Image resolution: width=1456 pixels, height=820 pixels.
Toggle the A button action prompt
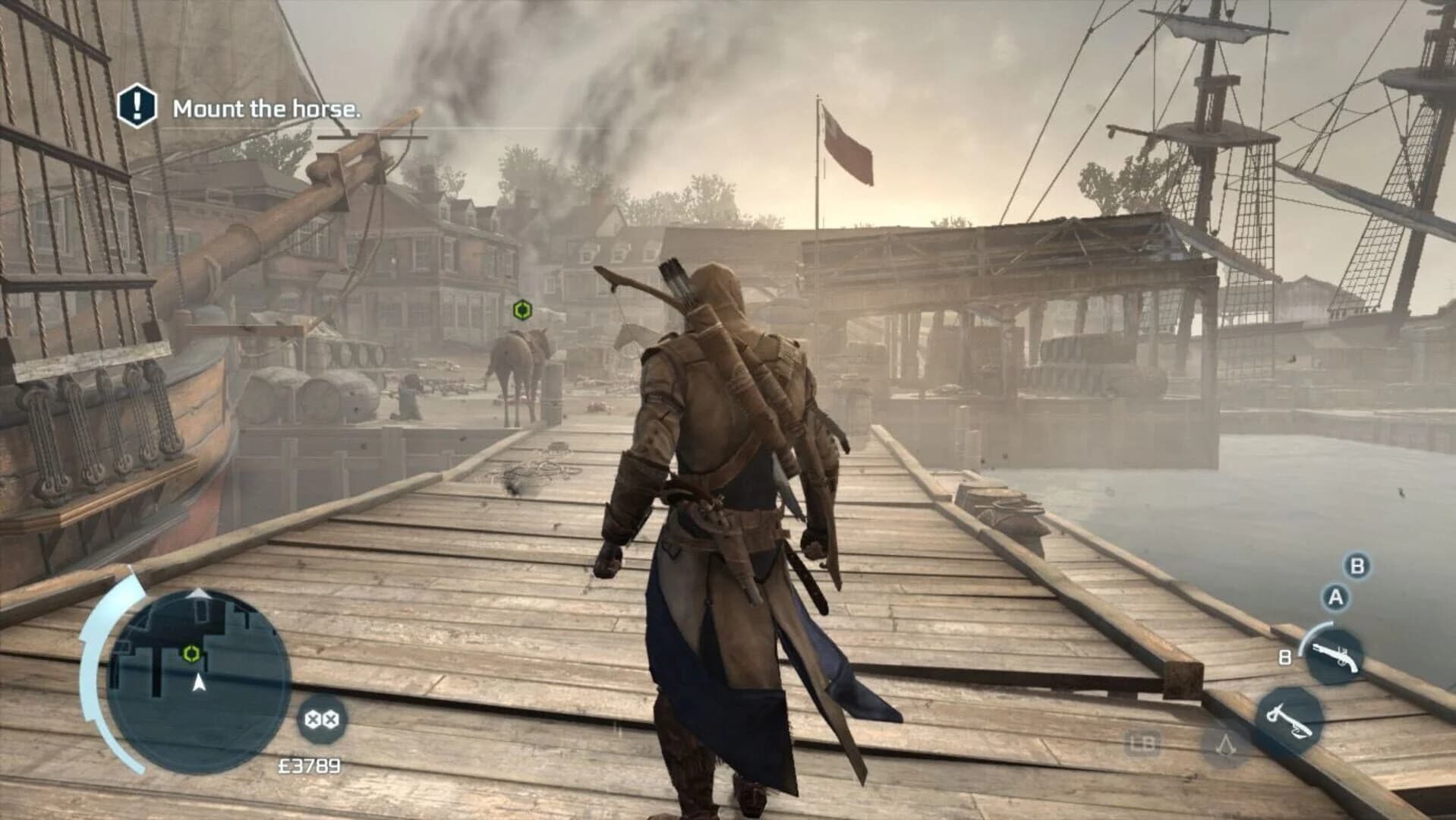tap(1335, 595)
